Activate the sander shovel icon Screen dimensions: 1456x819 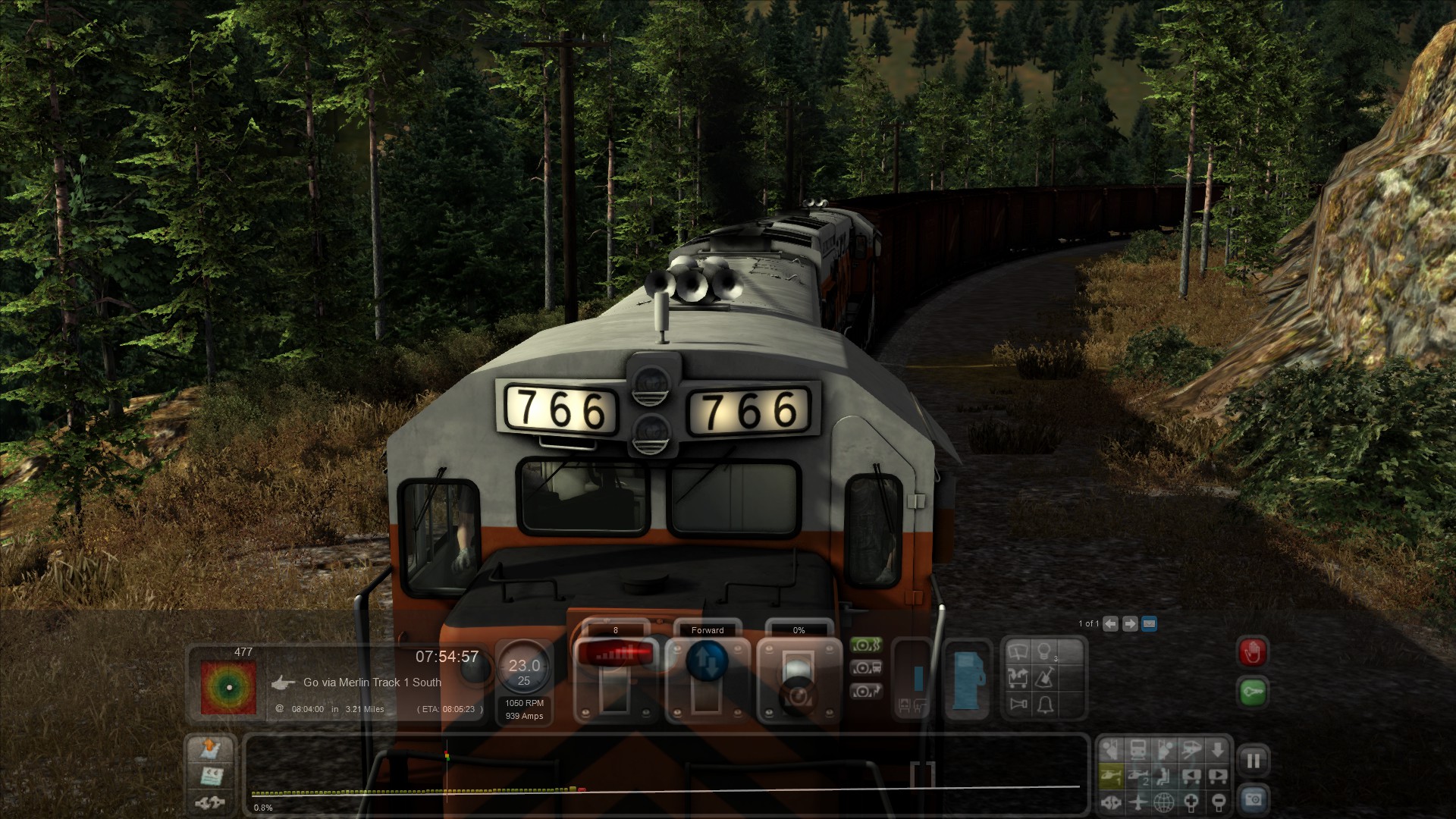pyautogui.click(x=1045, y=677)
